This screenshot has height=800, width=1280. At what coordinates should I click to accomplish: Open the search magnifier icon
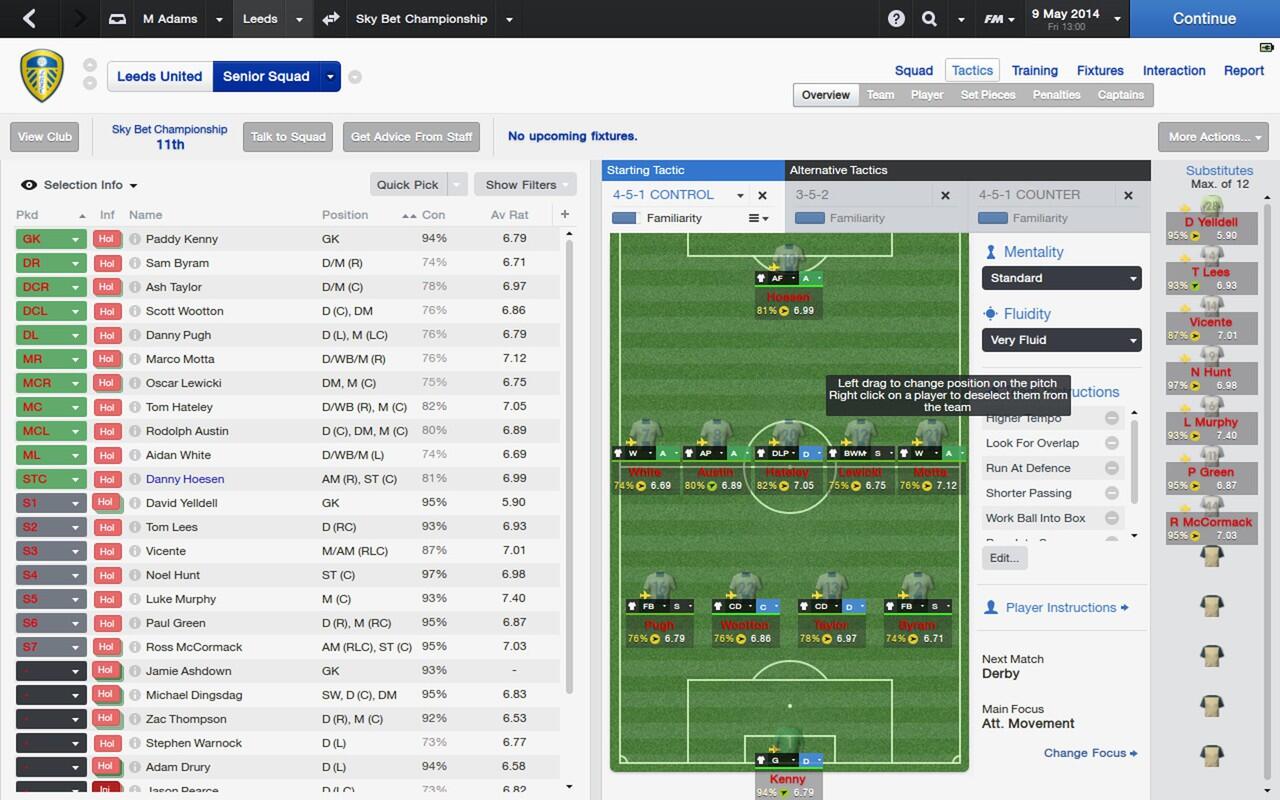[x=929, y=19]
